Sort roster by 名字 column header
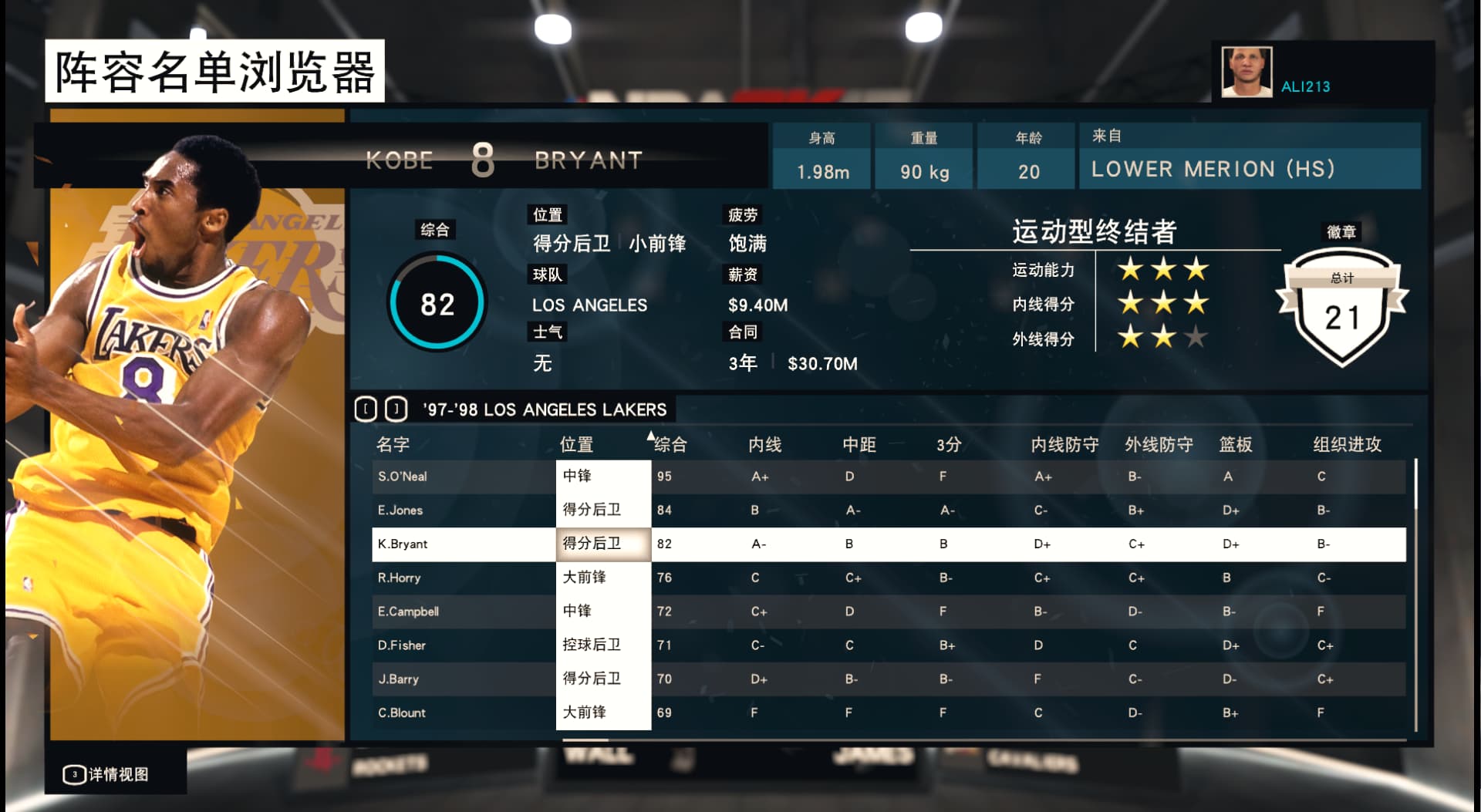Viewport: 1481px width, 812px height. pos(393,444)
